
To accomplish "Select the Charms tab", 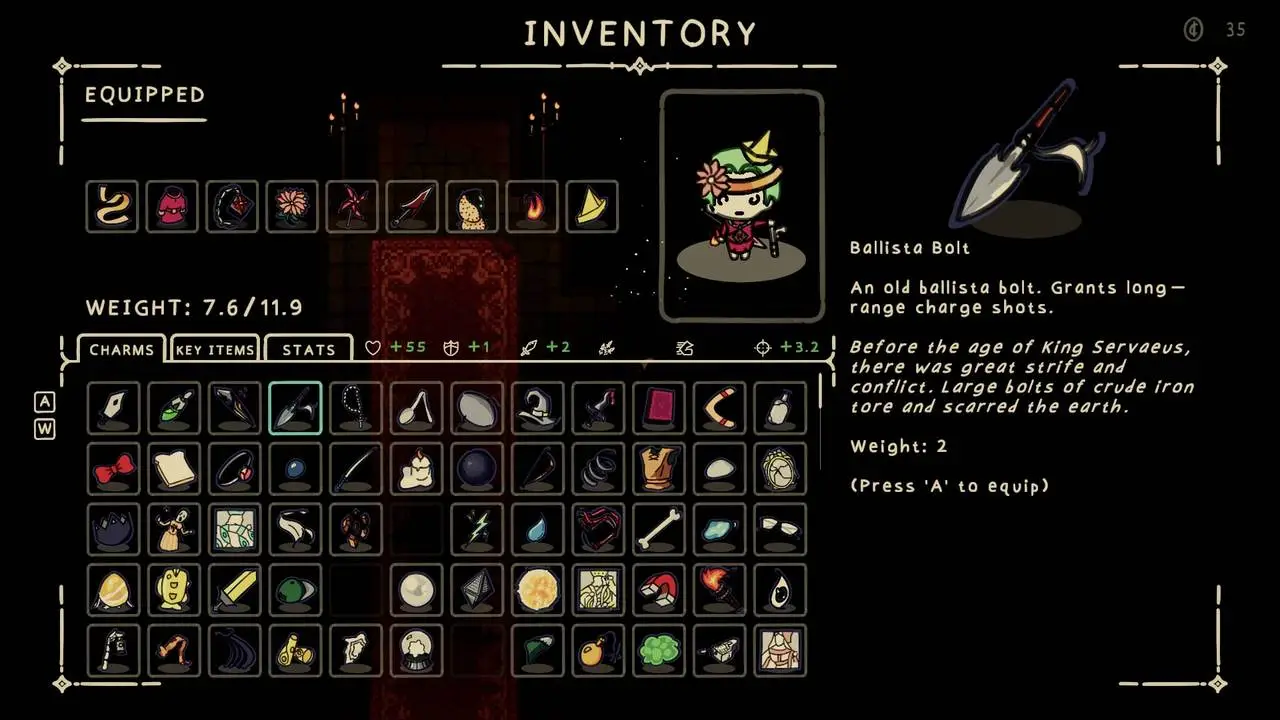I will tap(121, 349).
